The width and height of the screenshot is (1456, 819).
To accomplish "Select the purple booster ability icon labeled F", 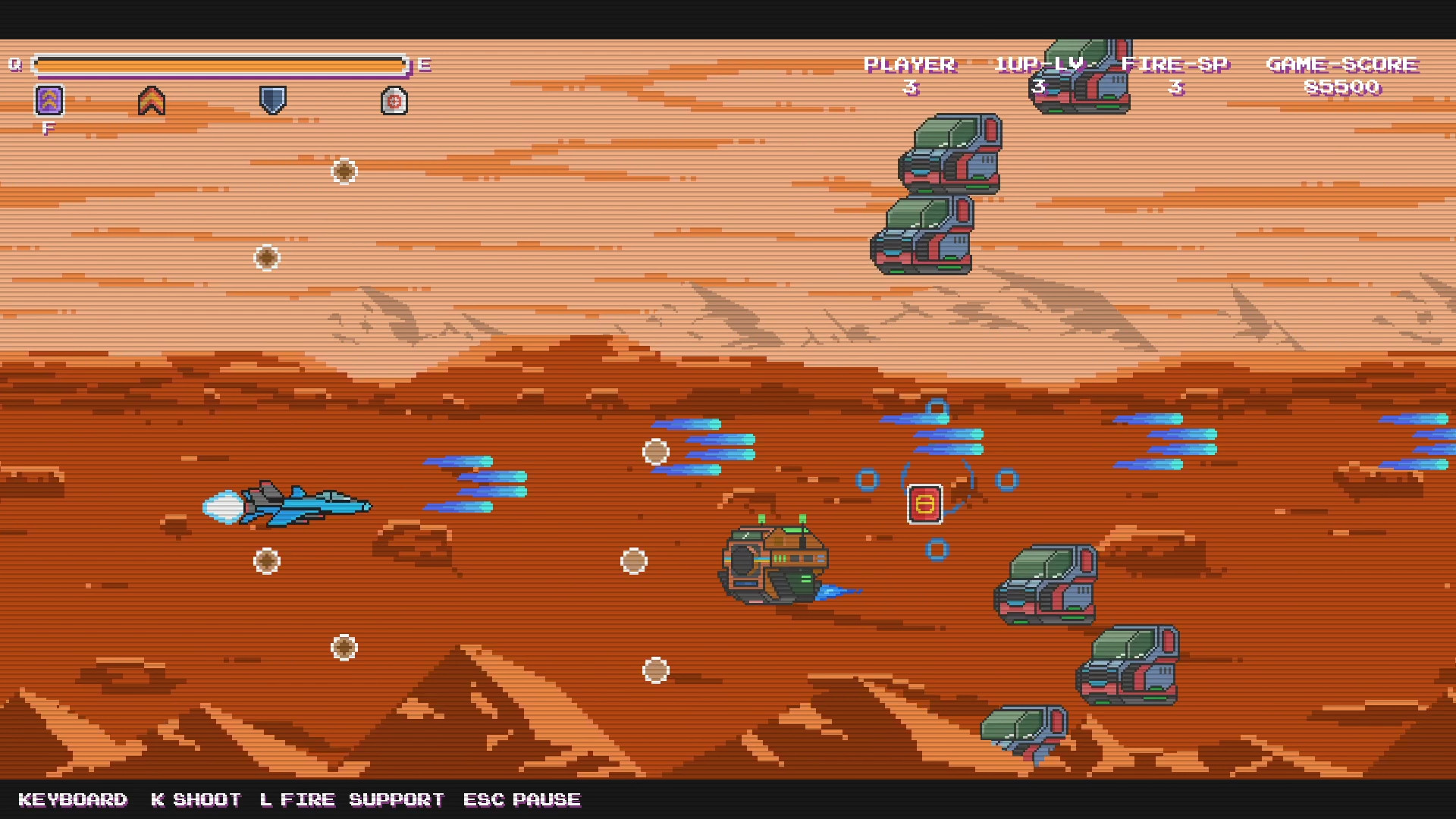I will (x=49, y=99).
